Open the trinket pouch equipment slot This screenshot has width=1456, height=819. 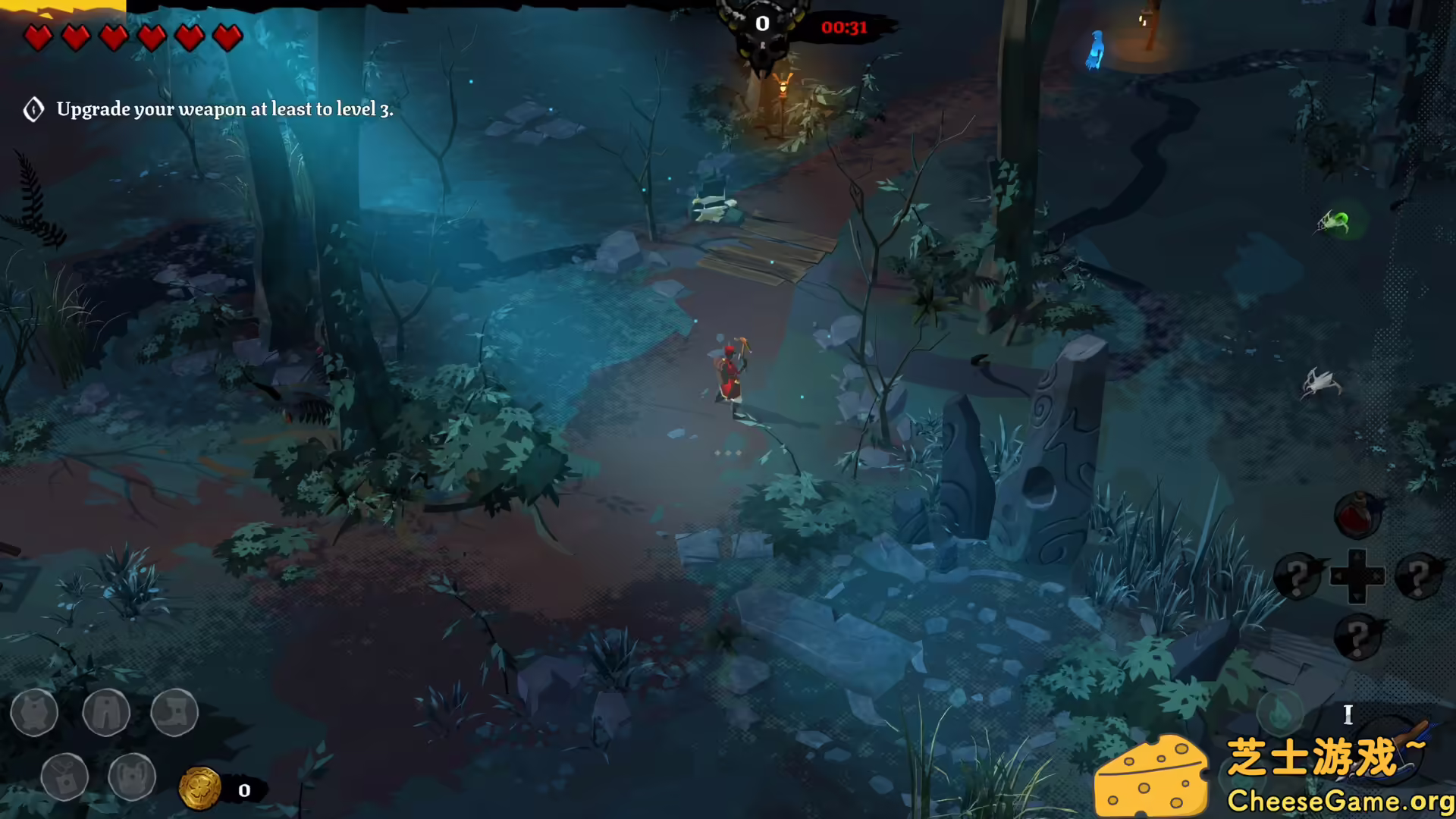click(x=66, y=777)
